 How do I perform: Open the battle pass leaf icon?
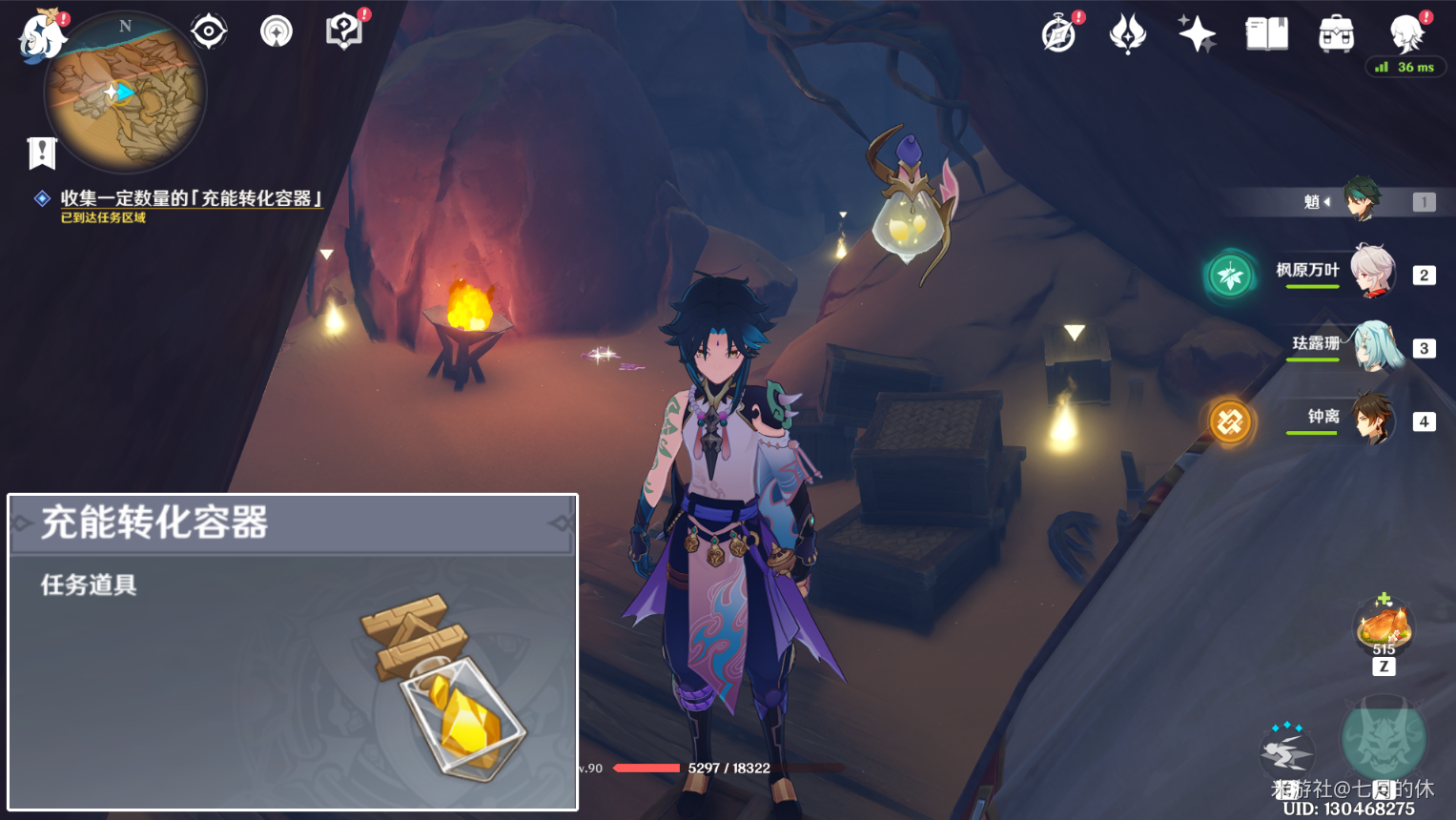(1127, 34)
